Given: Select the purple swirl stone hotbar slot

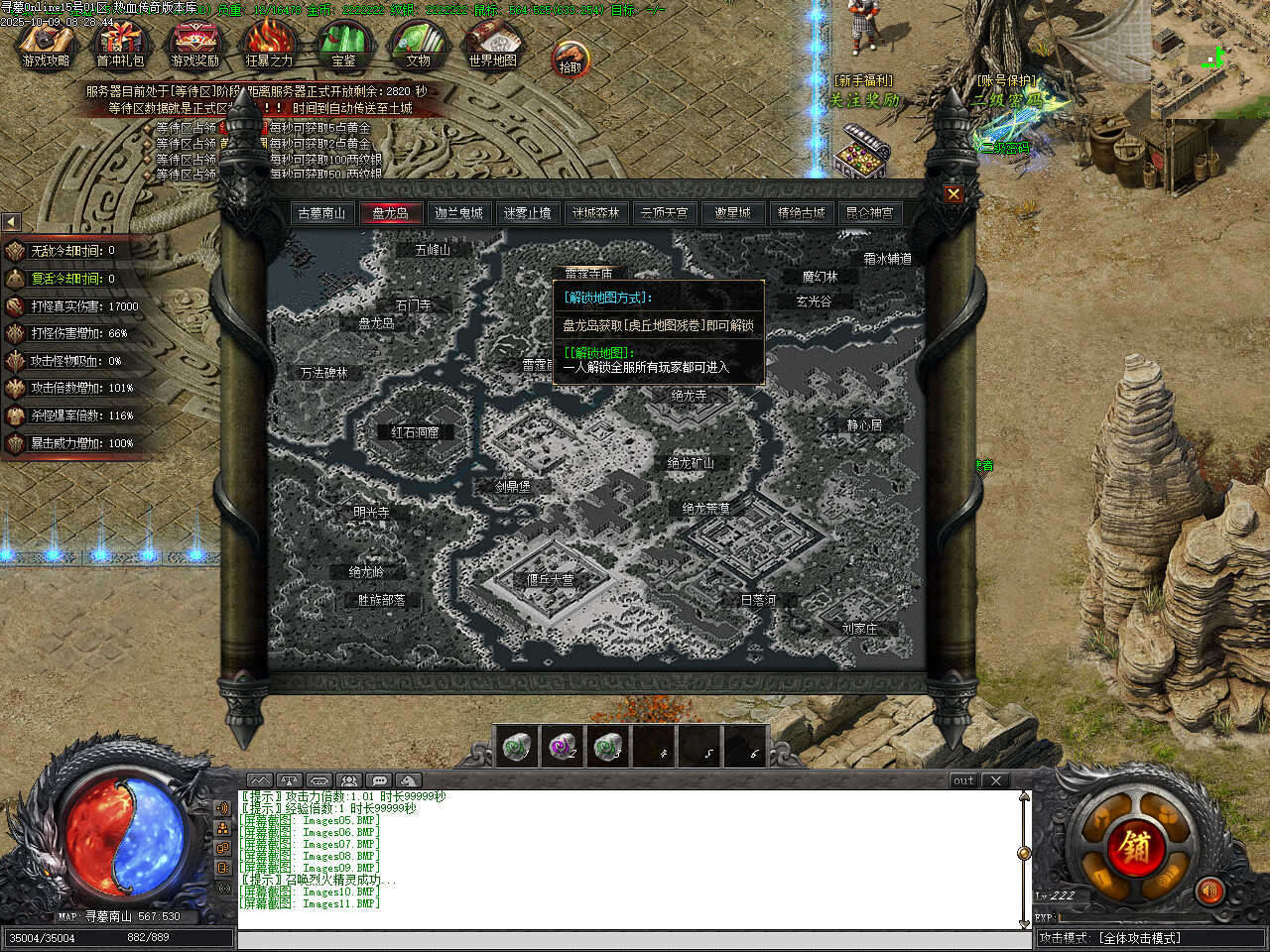Looking at the screenshot, I should (562, 747).
